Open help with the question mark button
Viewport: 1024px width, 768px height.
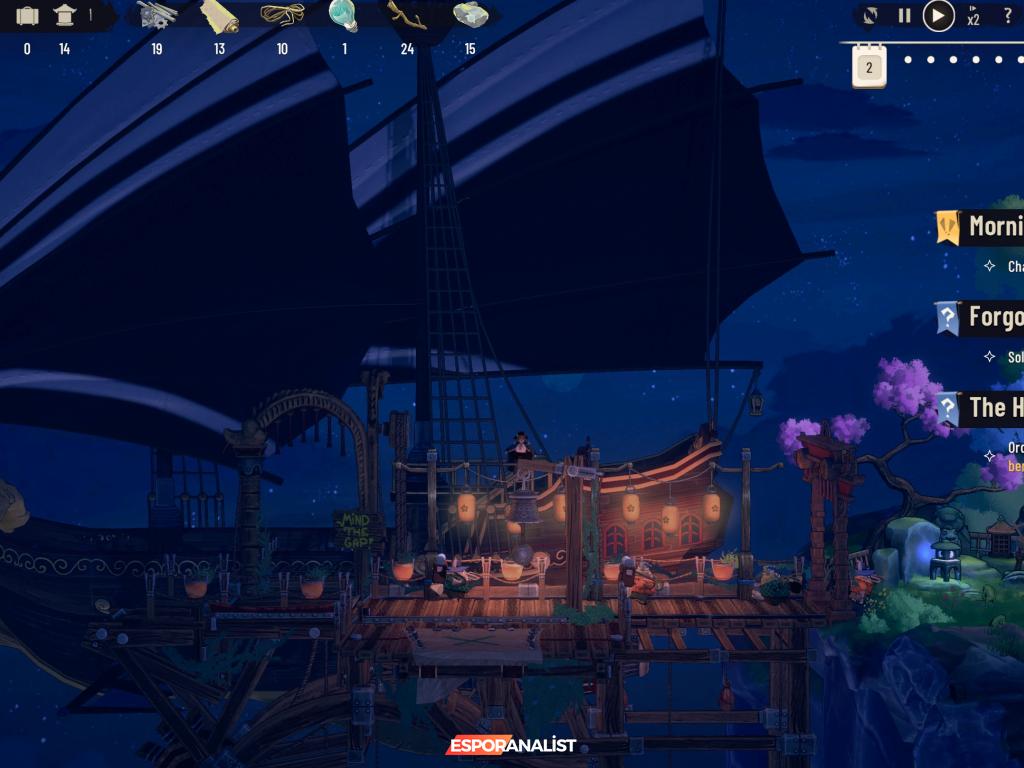click(1007, 16)
